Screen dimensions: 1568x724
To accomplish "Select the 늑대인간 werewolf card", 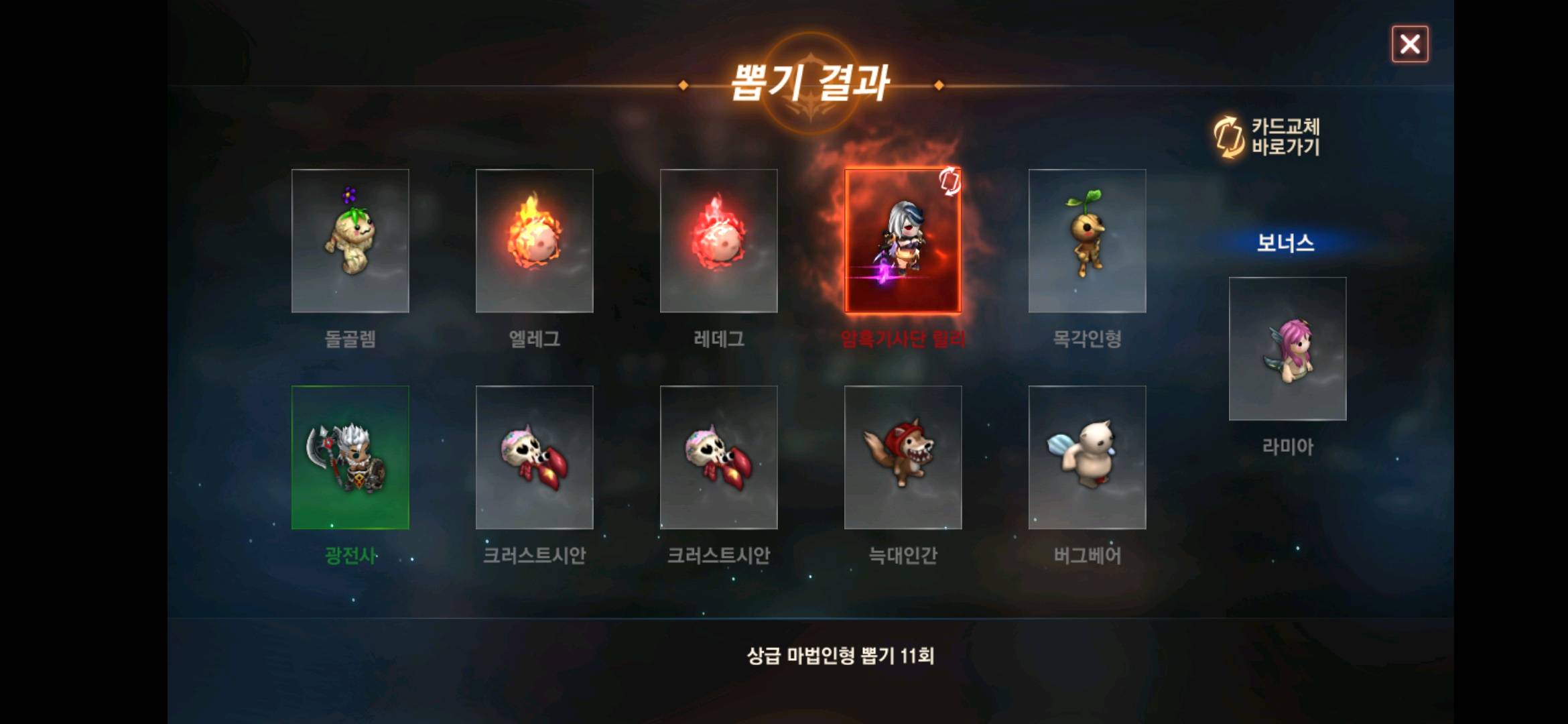I will [904, 457].
